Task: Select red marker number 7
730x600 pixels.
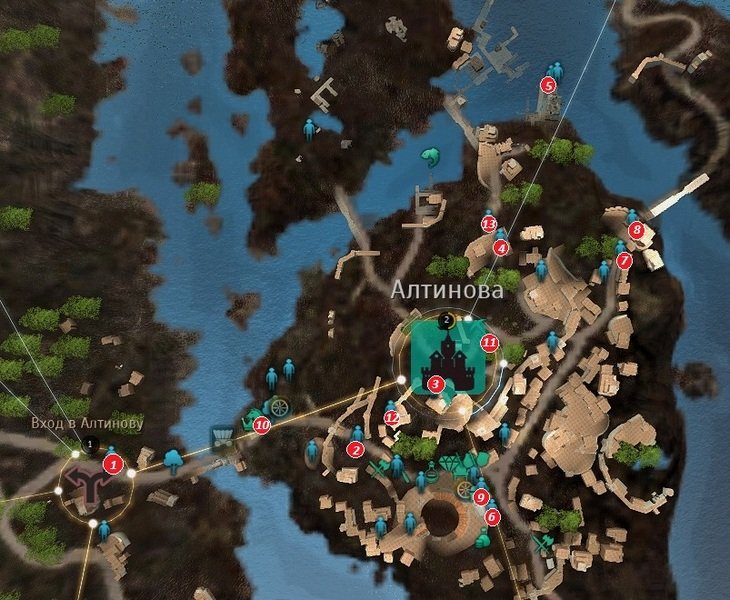Action: 624,260
